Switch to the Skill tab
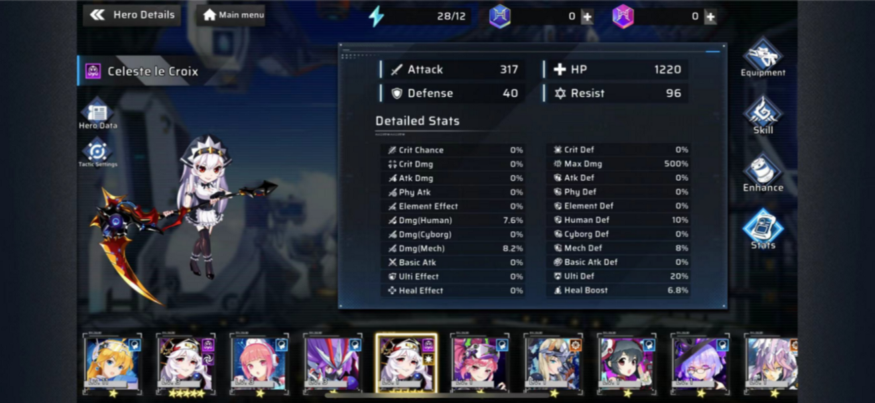The image size is (875, 403). 763,115
